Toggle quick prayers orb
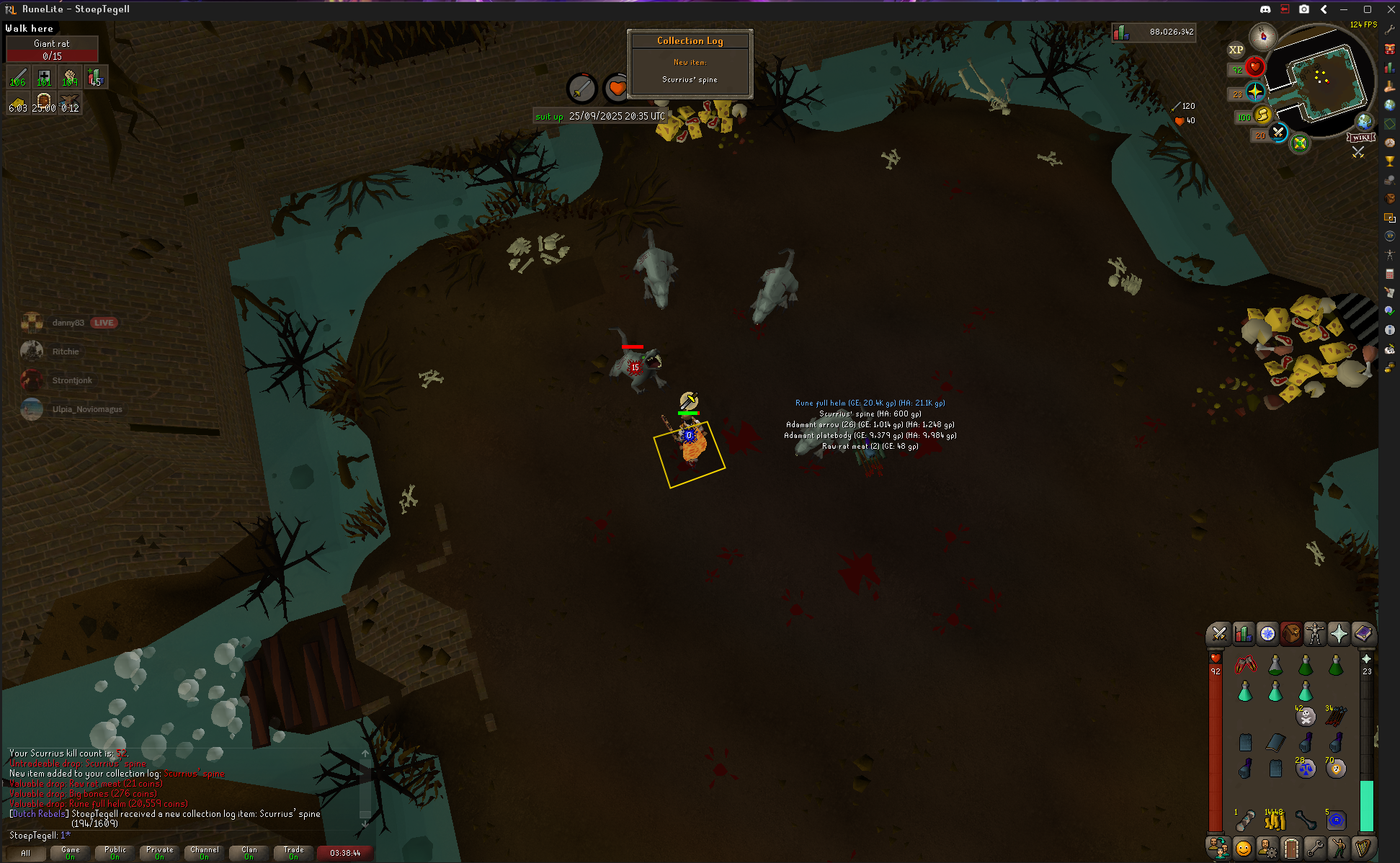This screenshot has width=1400, height=863. (x=1255, y=92)
